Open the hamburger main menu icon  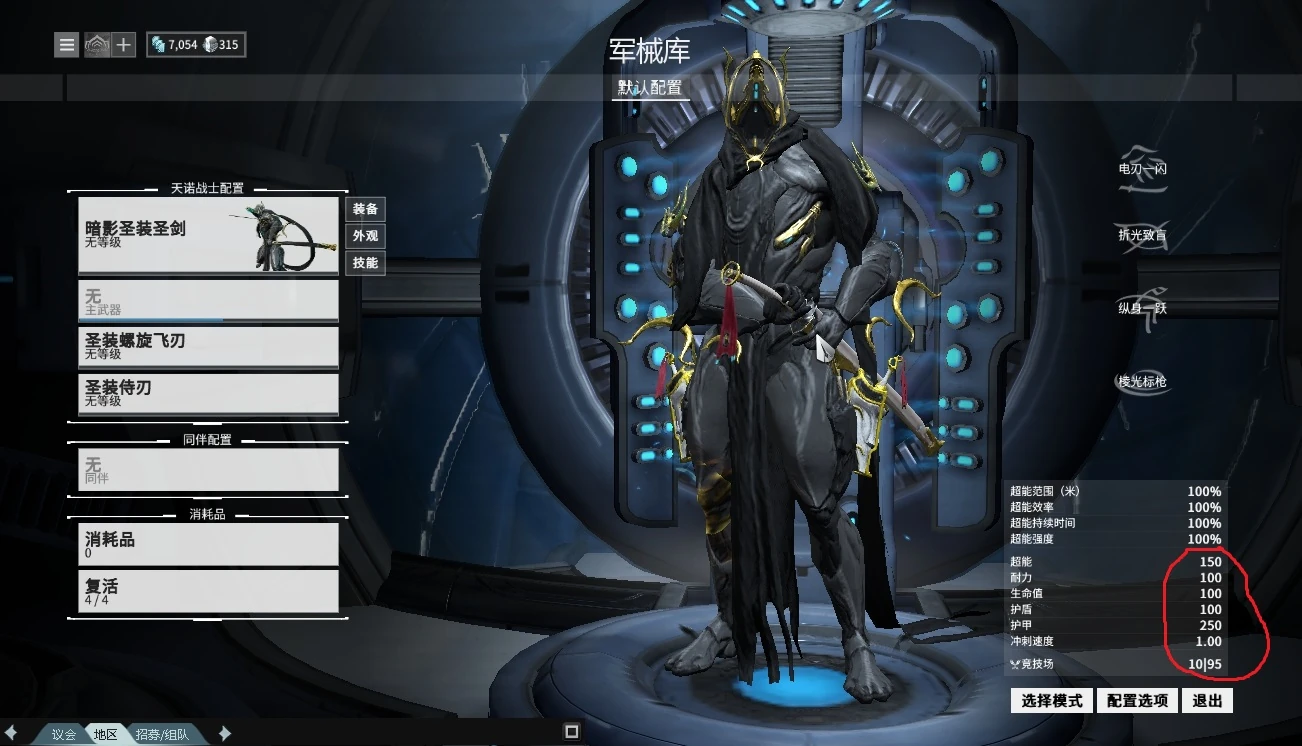tap(66, 44)
